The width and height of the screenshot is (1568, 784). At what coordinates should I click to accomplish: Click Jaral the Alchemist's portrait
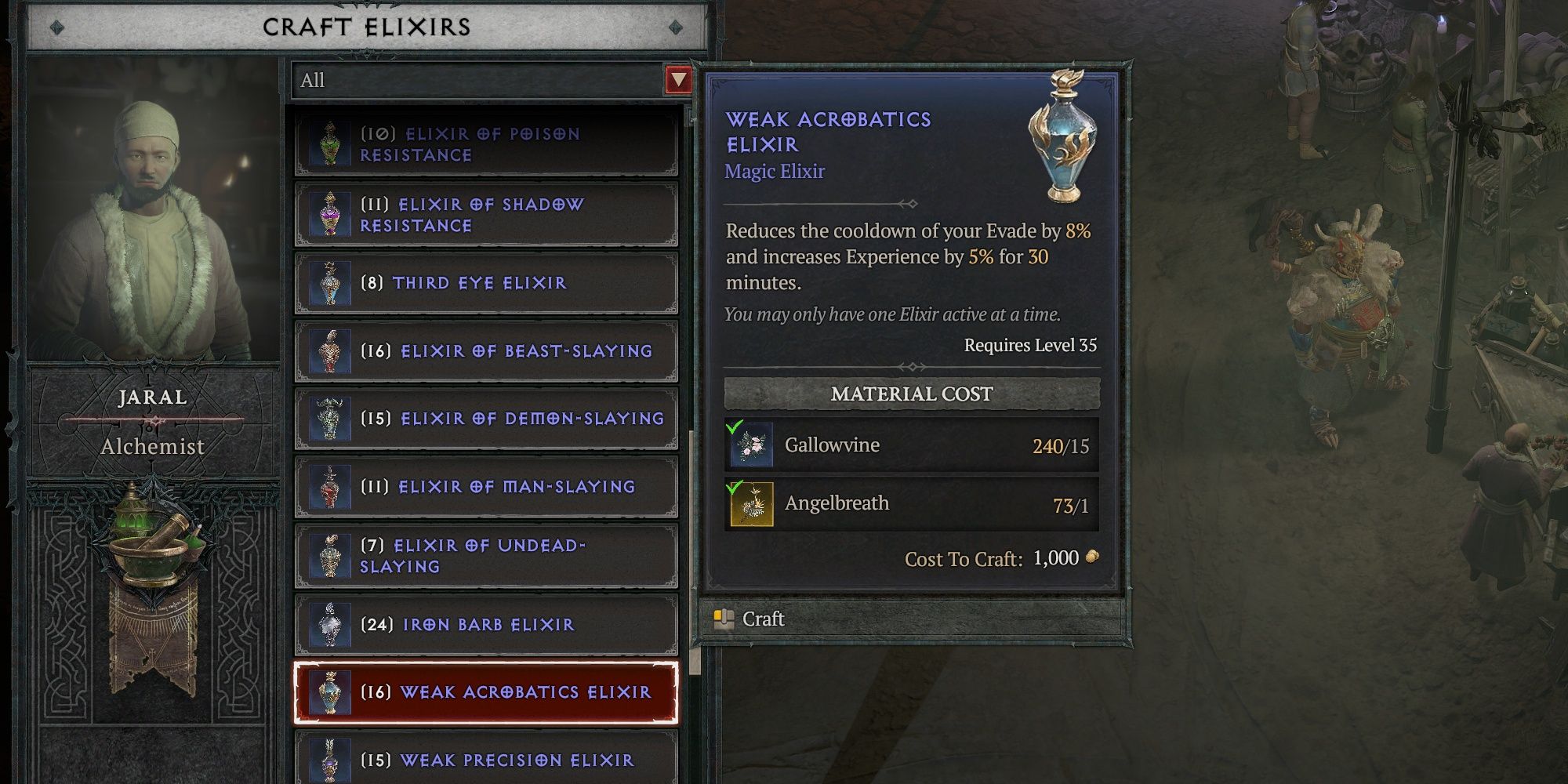point(153,196)
